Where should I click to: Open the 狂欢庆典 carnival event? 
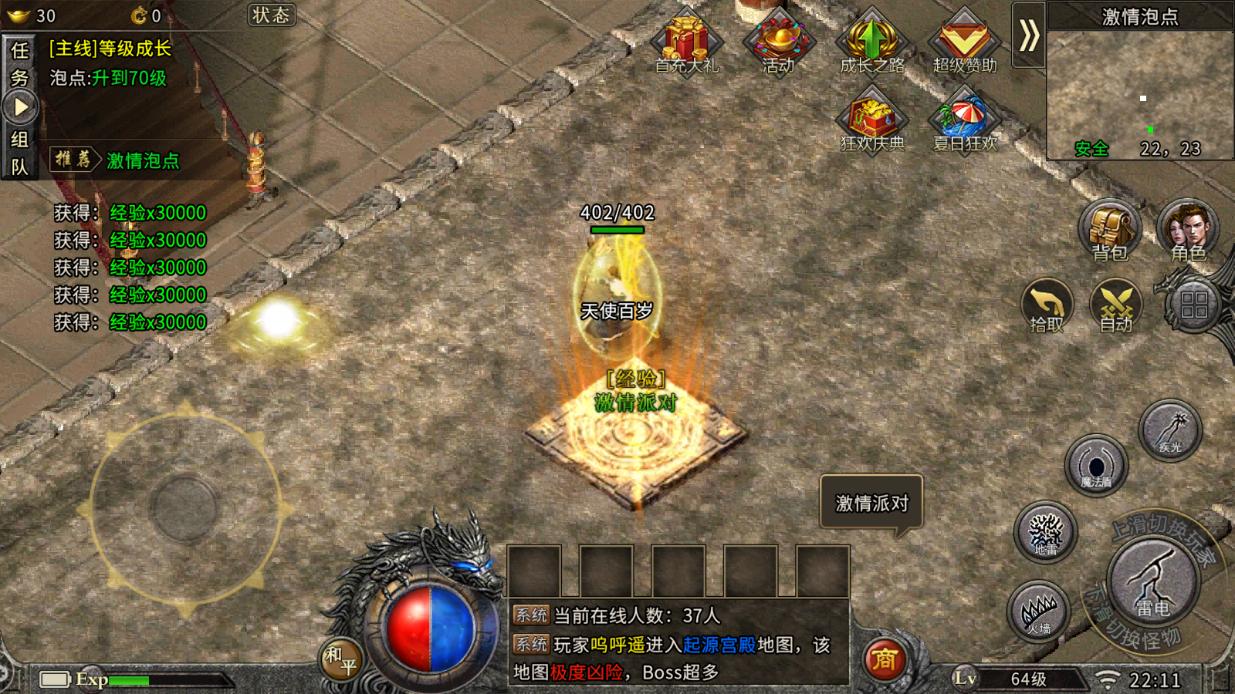(x=871, y=120)
